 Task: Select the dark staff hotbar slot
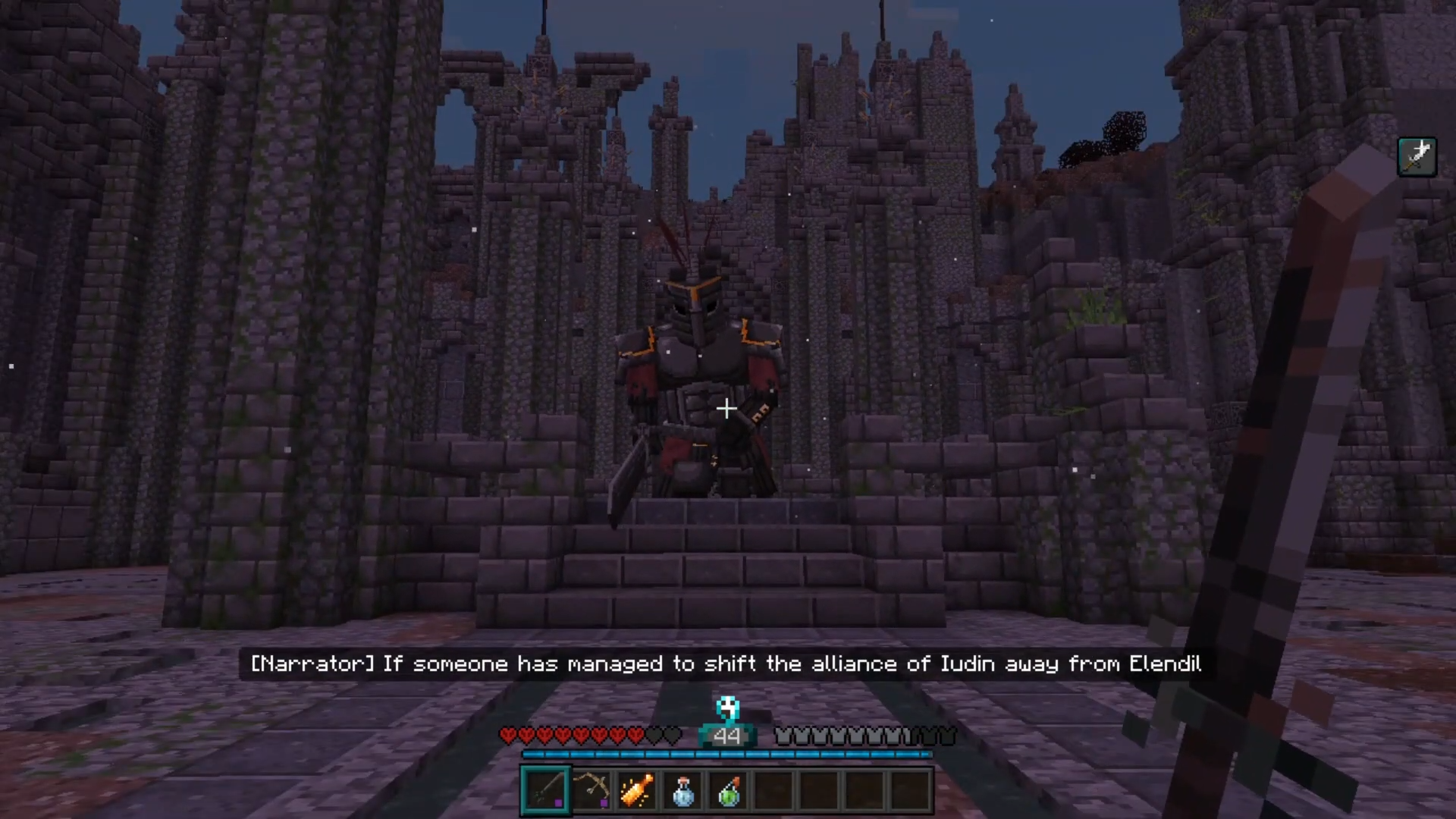coord(545,790)
